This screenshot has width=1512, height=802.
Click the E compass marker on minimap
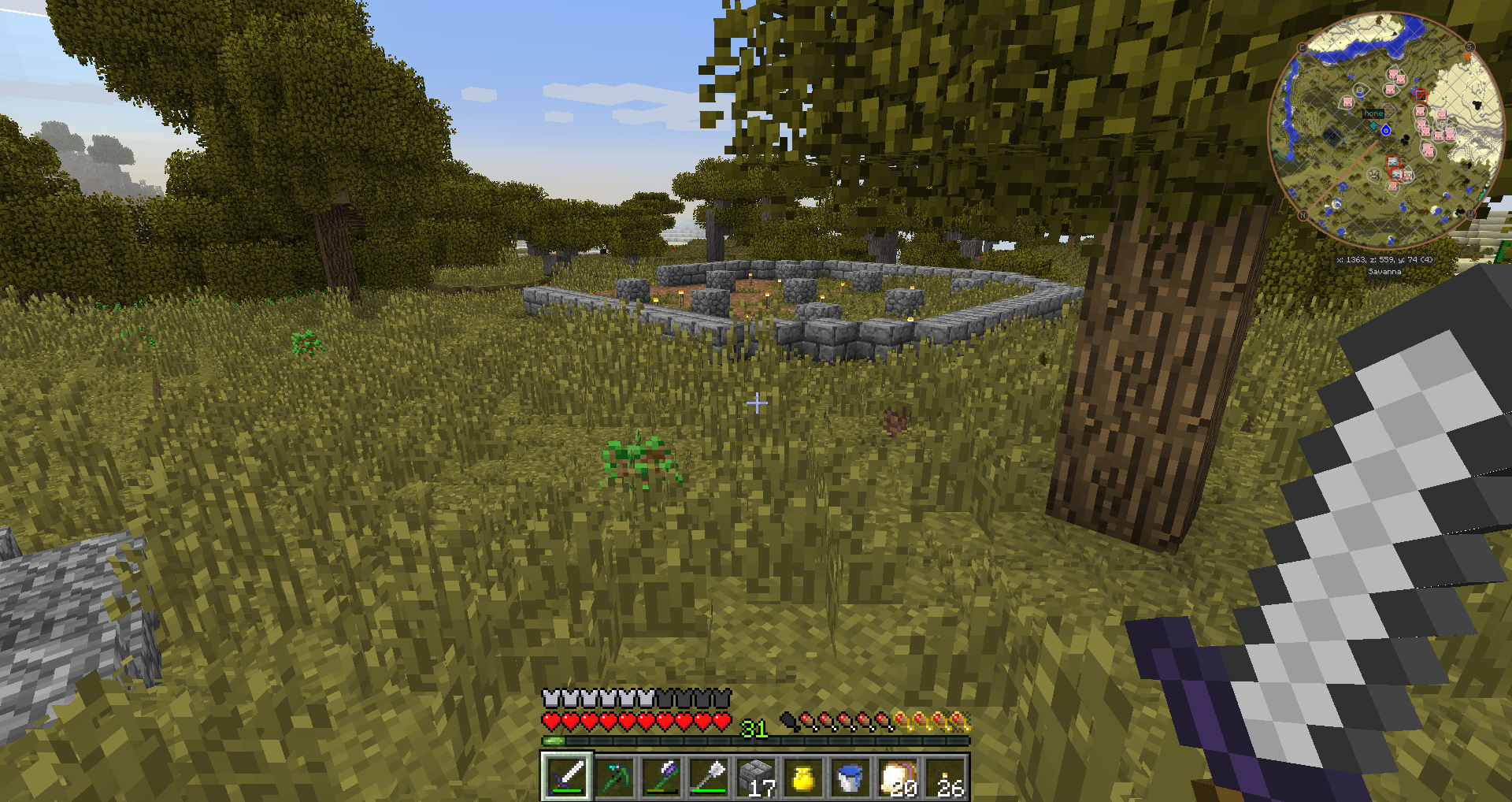[x=1302, y=48]
